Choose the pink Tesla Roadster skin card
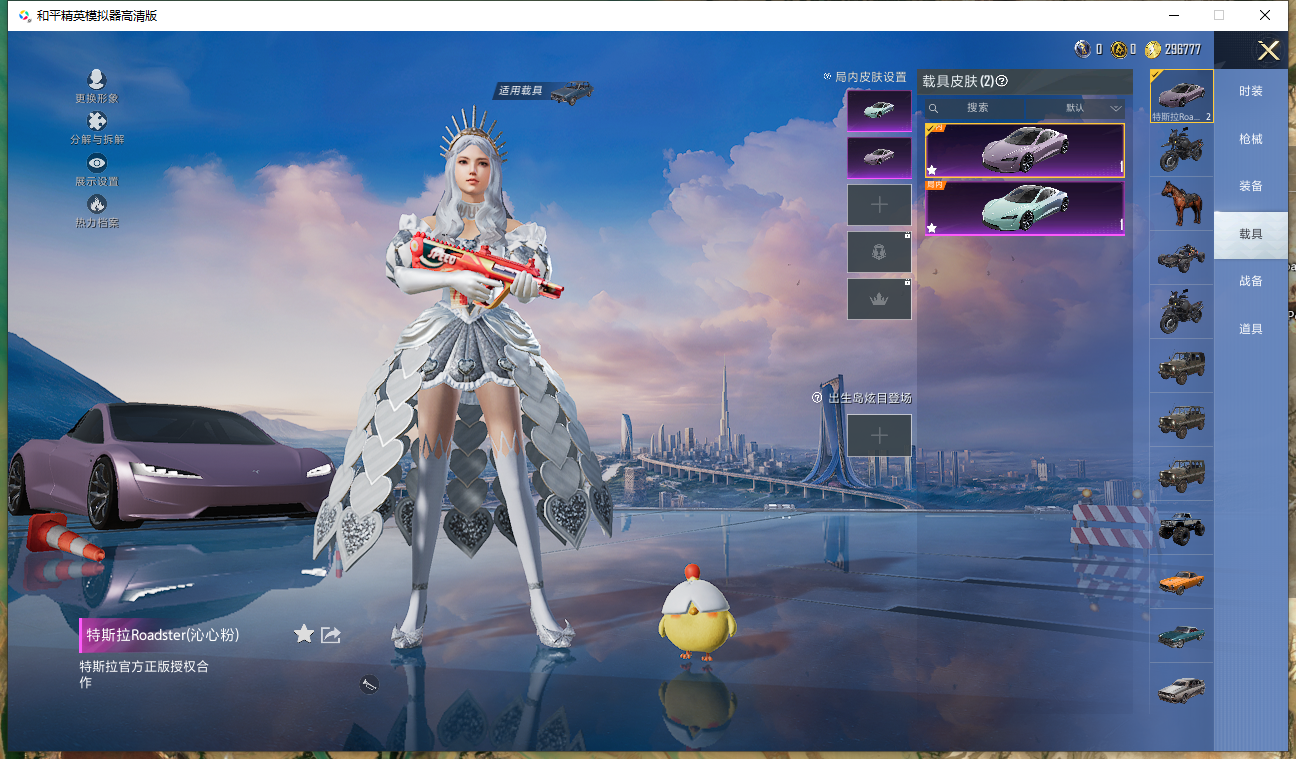The width and height of the screenshot is (1296, 759). coord(1024,150)
